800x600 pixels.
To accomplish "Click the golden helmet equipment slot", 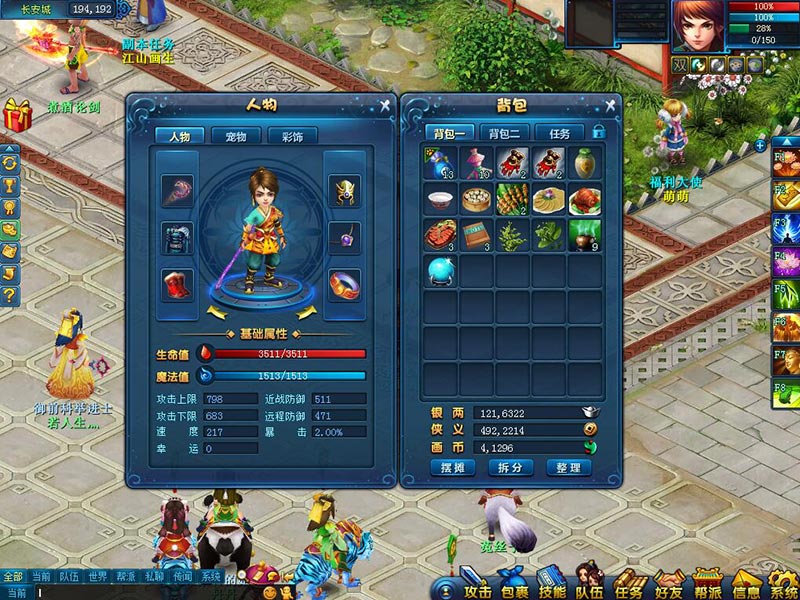I will 344,188.
